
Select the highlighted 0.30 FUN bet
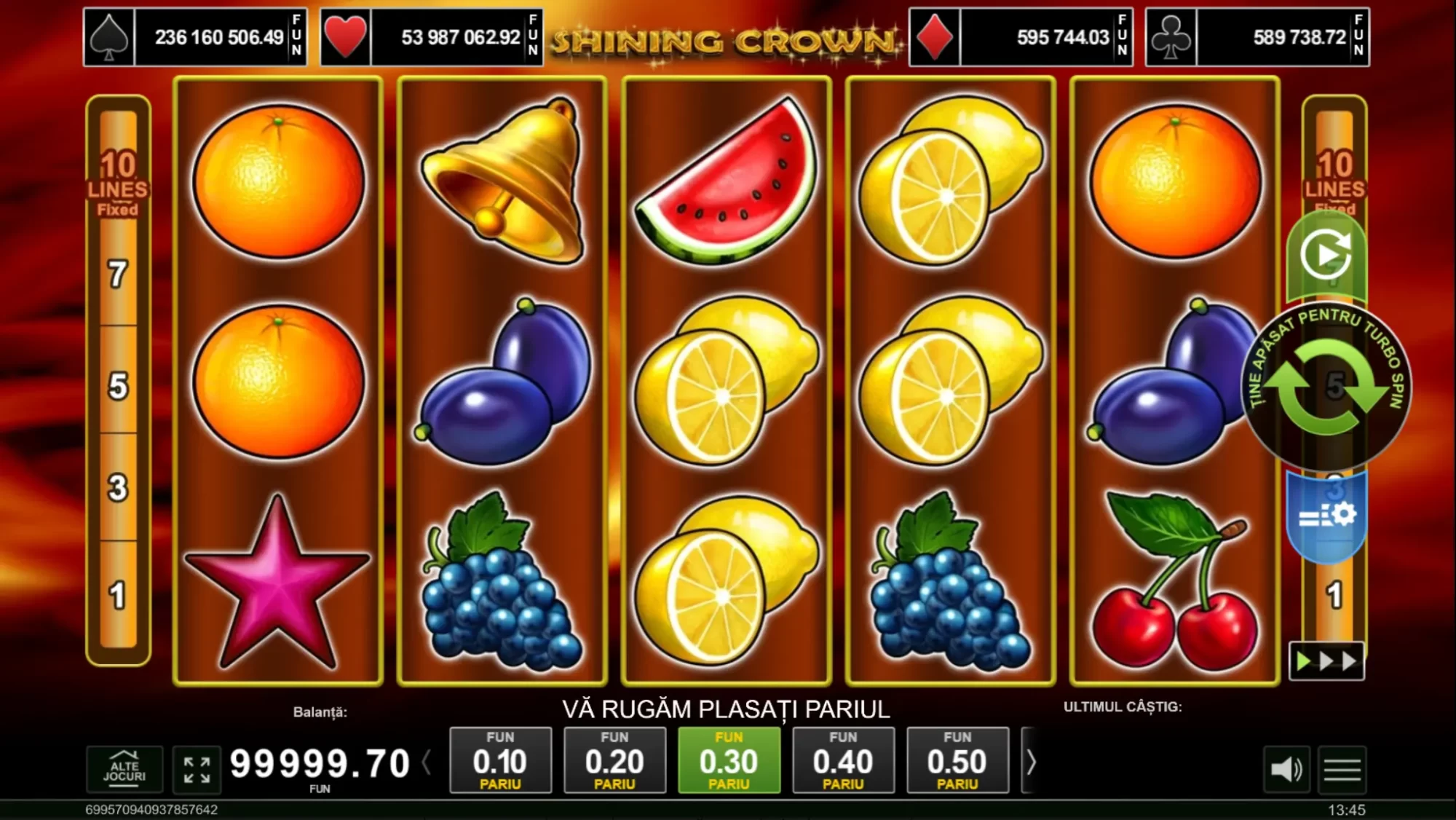point(729,762)
